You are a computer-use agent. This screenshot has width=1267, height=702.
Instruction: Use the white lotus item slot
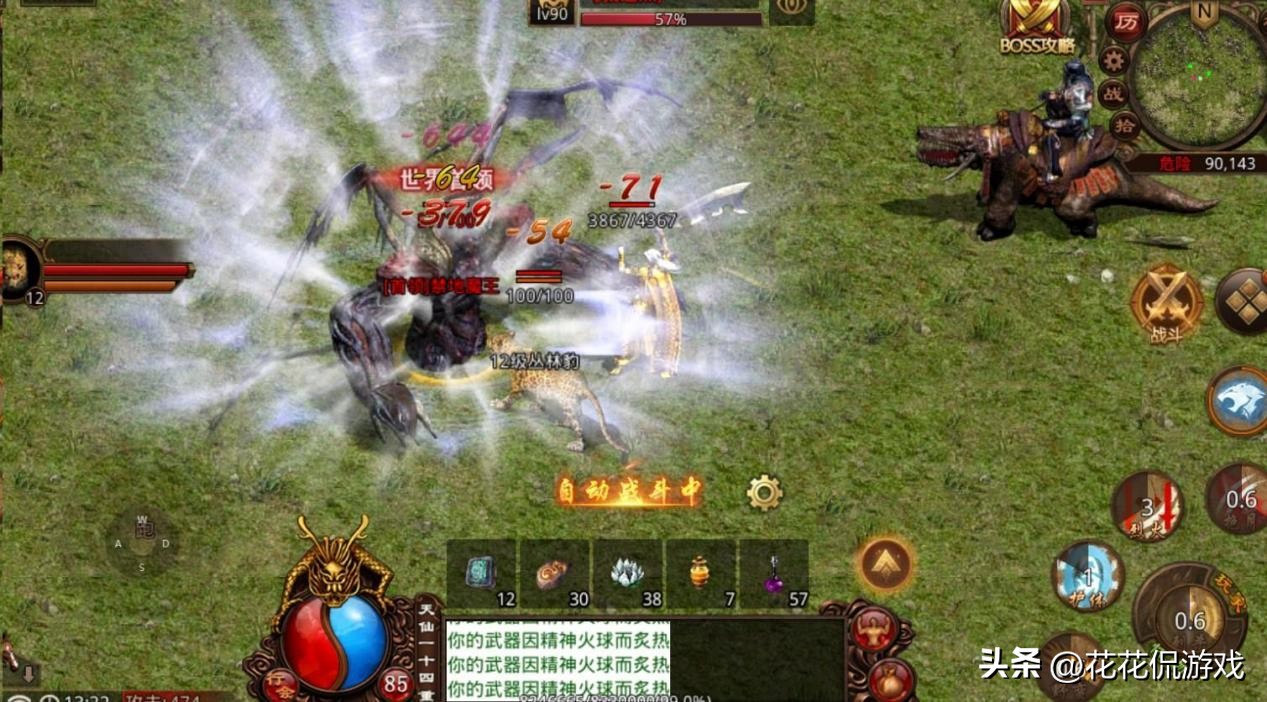(627, 574)
